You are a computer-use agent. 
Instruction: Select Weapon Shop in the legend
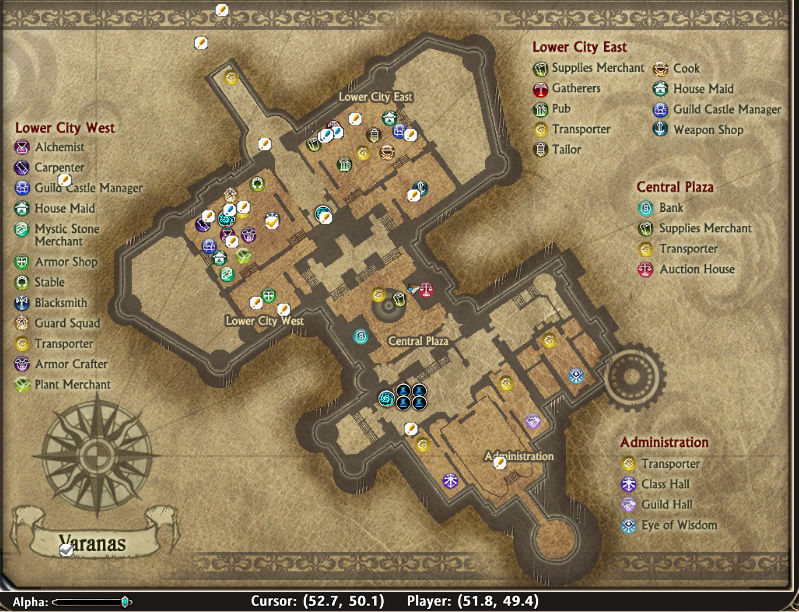tap(708, 129)
